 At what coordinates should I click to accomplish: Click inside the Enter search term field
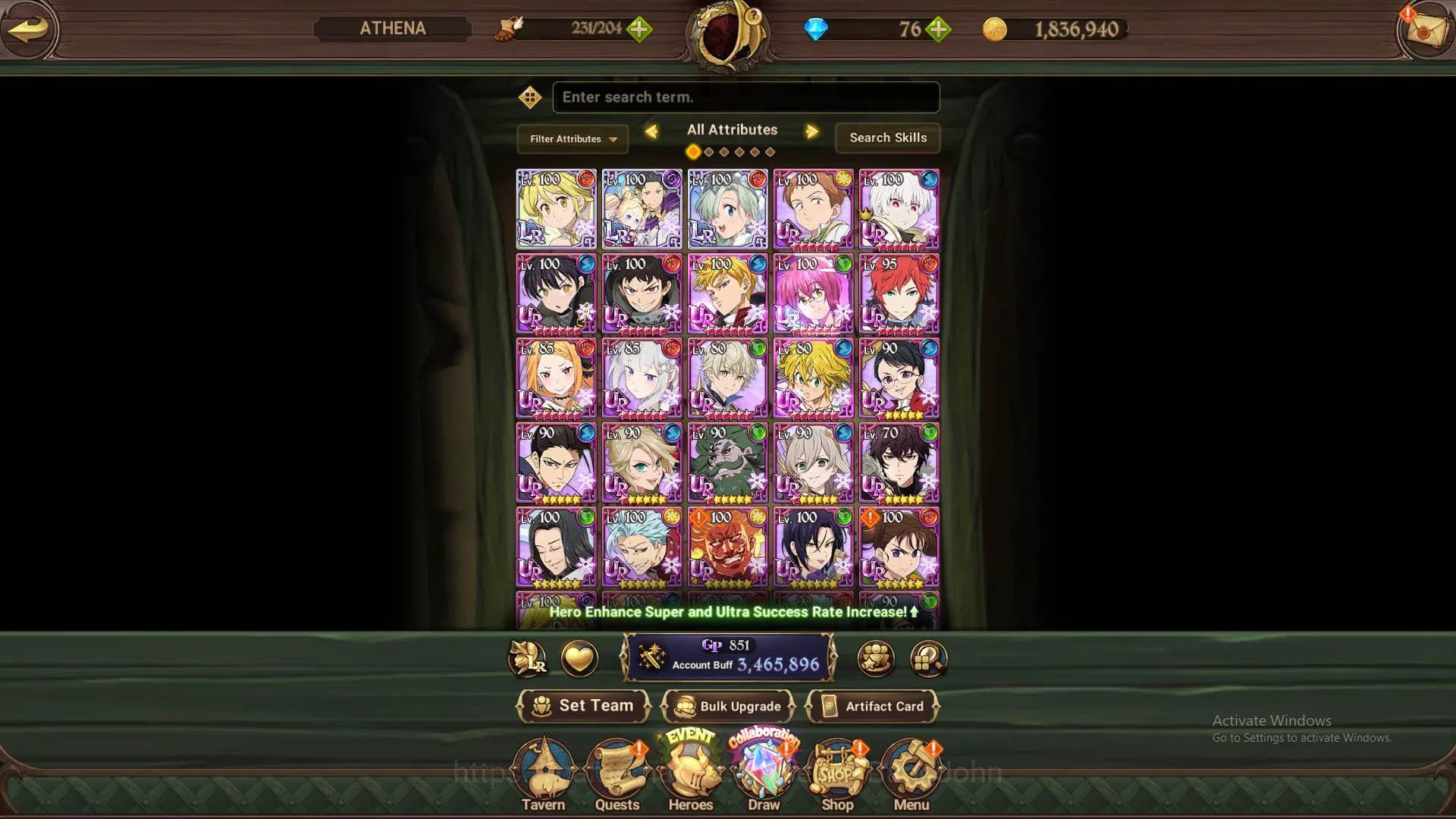745,97
